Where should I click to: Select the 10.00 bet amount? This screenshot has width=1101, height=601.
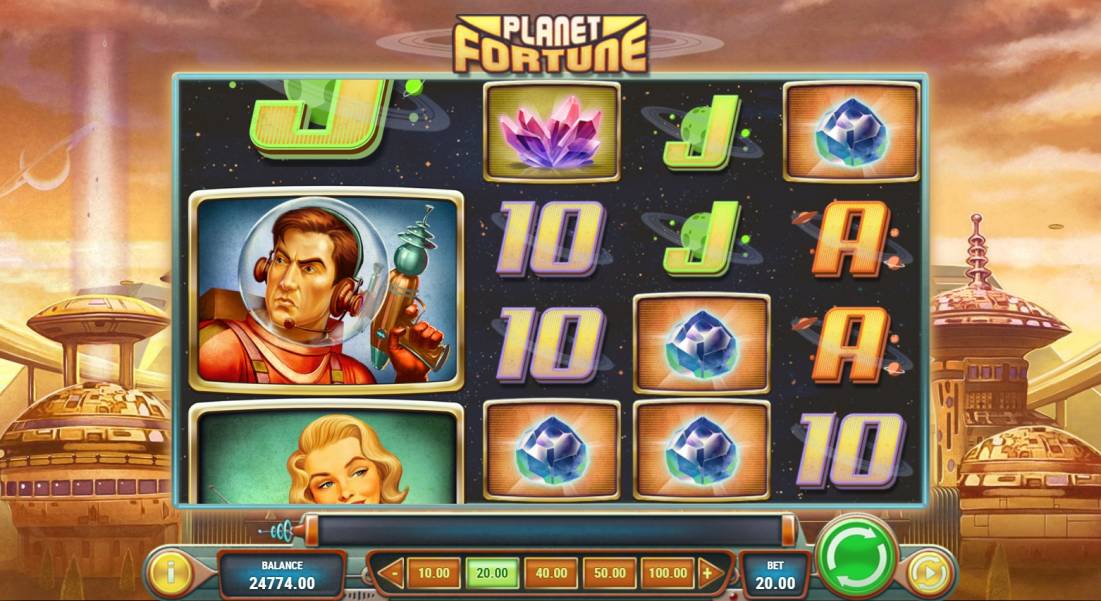433,574
